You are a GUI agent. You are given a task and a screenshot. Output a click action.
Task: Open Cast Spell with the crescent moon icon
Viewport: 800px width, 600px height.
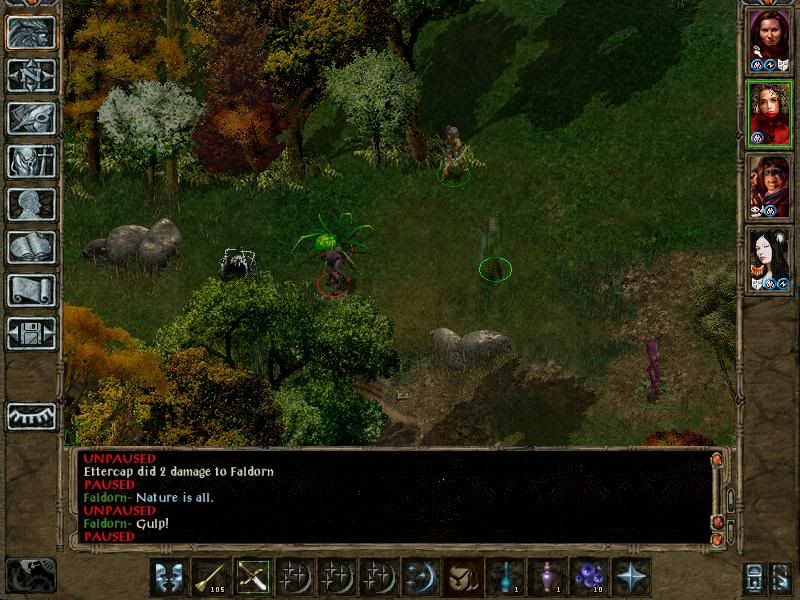click(x=419, y=577)
